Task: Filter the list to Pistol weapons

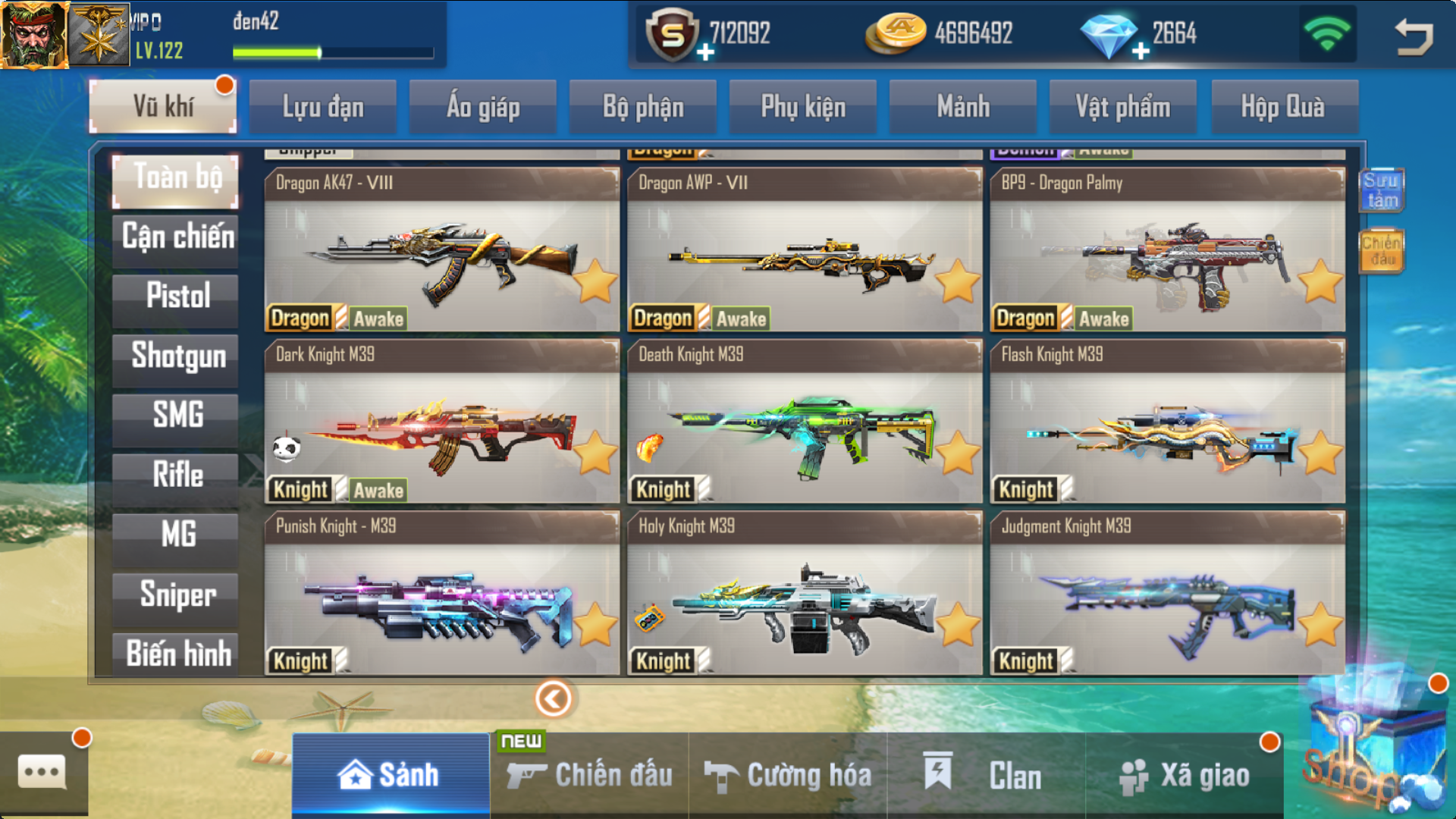Action: pos(177,296)
